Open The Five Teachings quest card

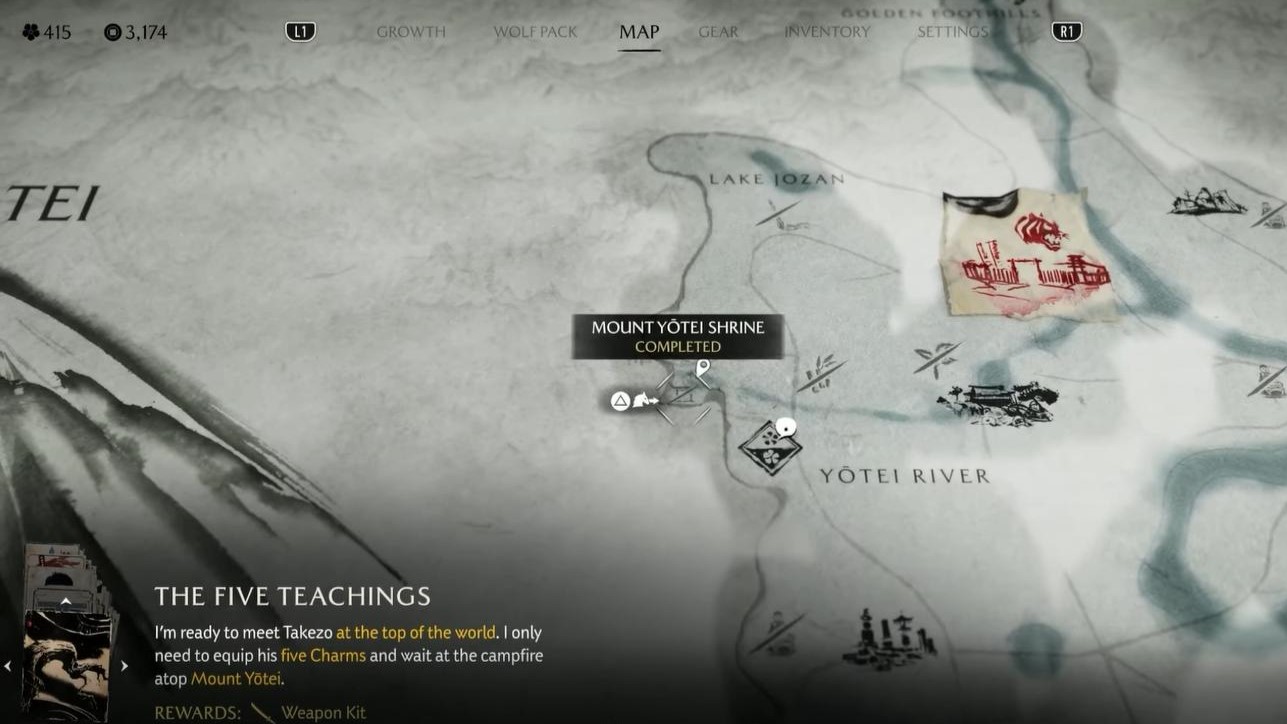coord(68,665)
